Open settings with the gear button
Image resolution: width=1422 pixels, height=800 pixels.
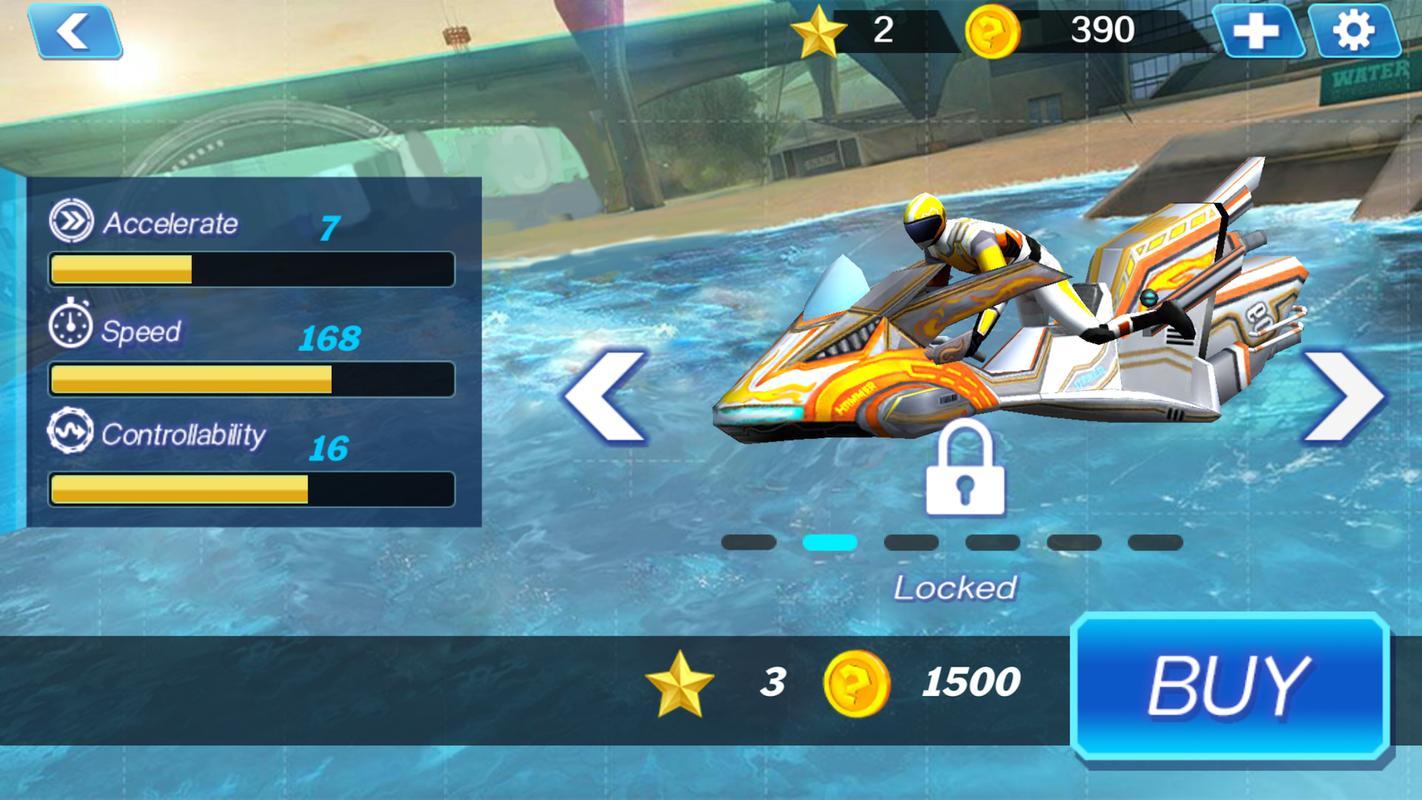pos(1353,32)
